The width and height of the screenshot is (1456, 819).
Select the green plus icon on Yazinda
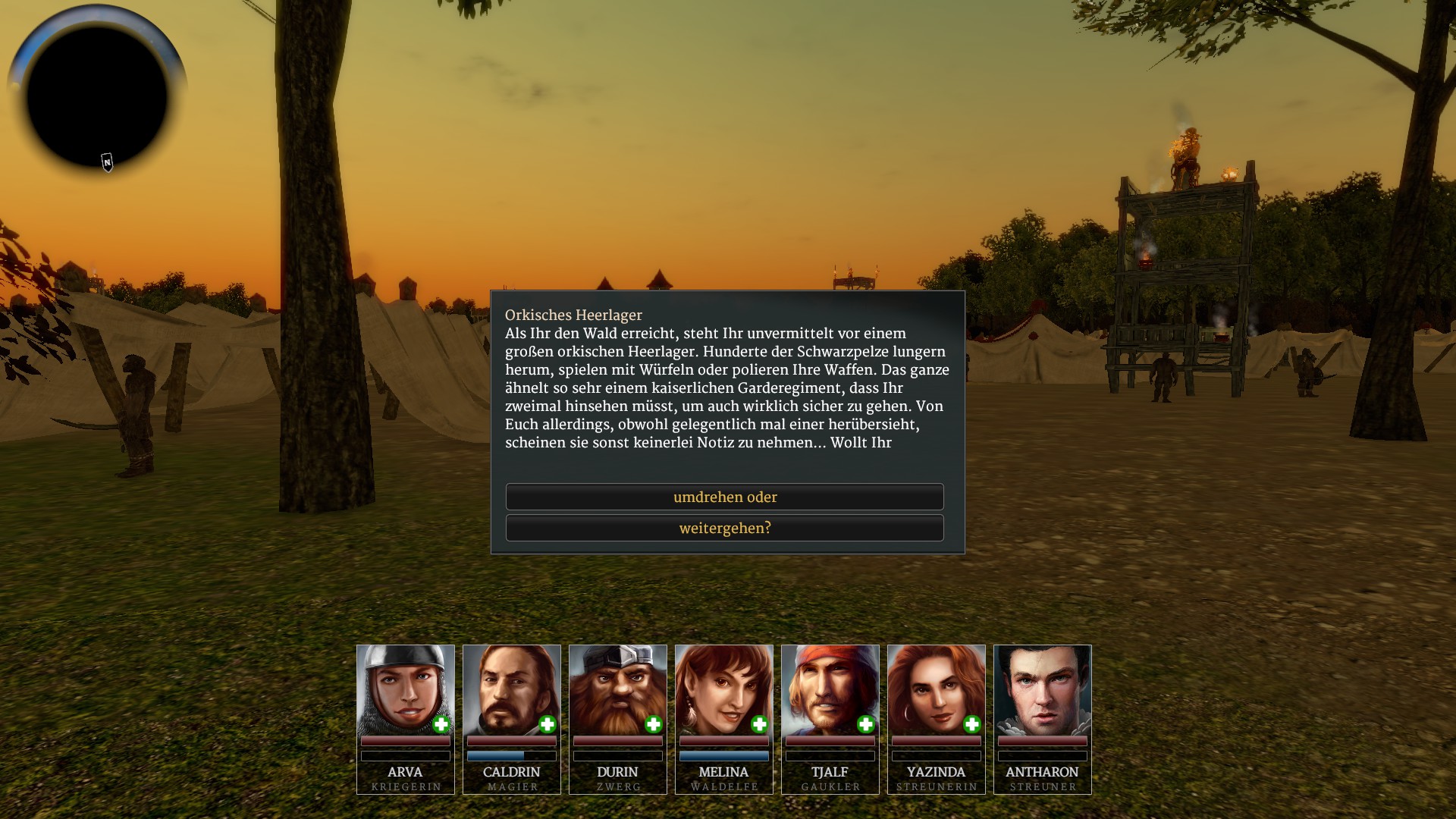(972, 724)
